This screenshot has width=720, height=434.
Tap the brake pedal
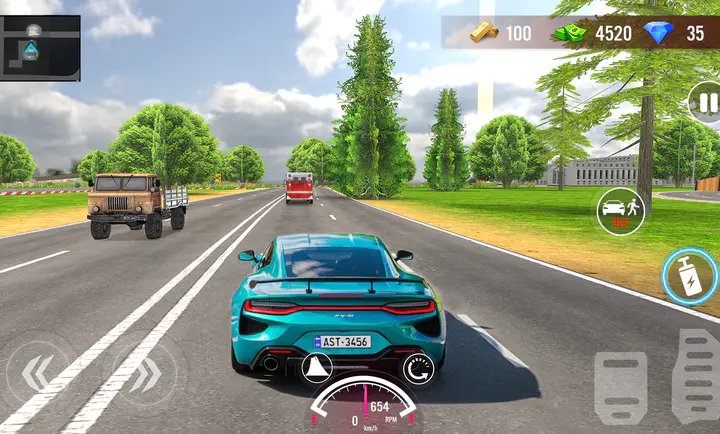pyautogui.click(x=620, y=386)
